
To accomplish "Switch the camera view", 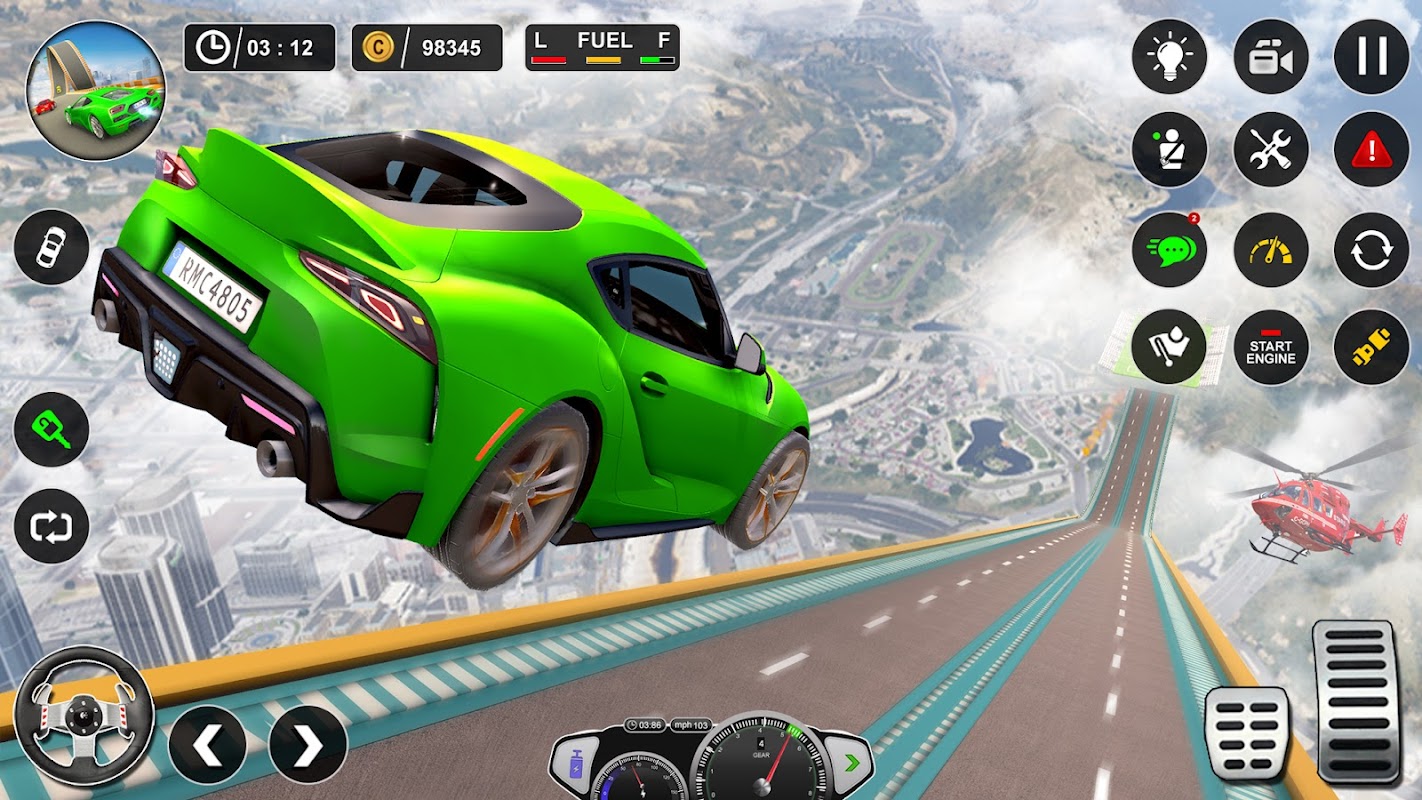I will click(1271, 57).
